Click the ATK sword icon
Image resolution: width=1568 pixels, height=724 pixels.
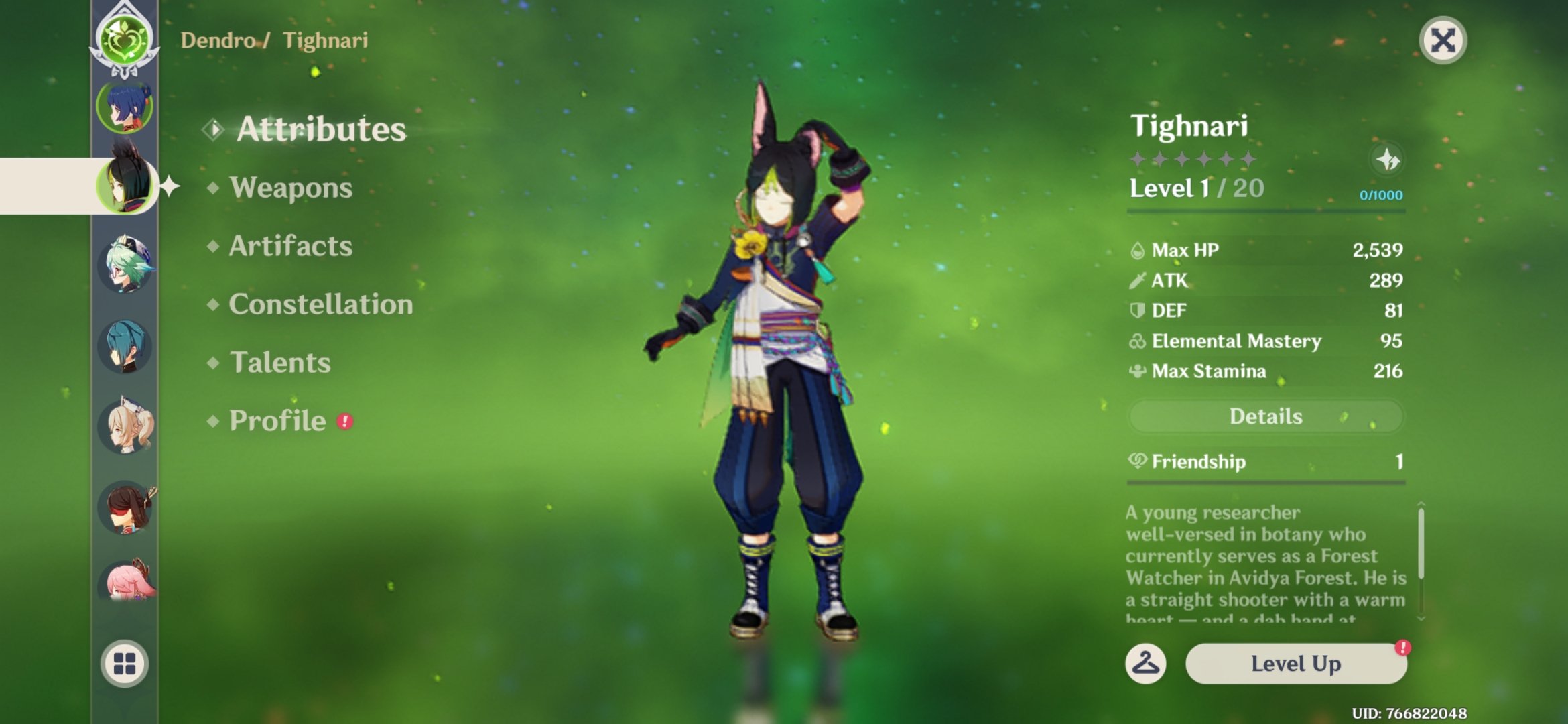(x=1139, y=280)
